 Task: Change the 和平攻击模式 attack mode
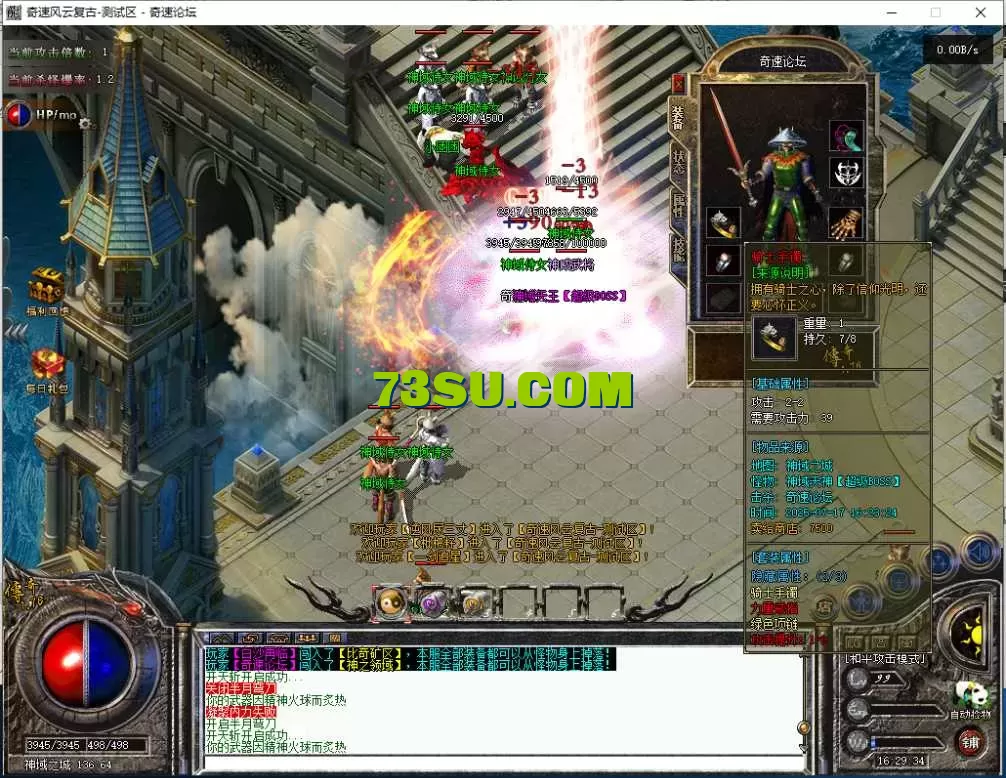click(x=886, y=658)
